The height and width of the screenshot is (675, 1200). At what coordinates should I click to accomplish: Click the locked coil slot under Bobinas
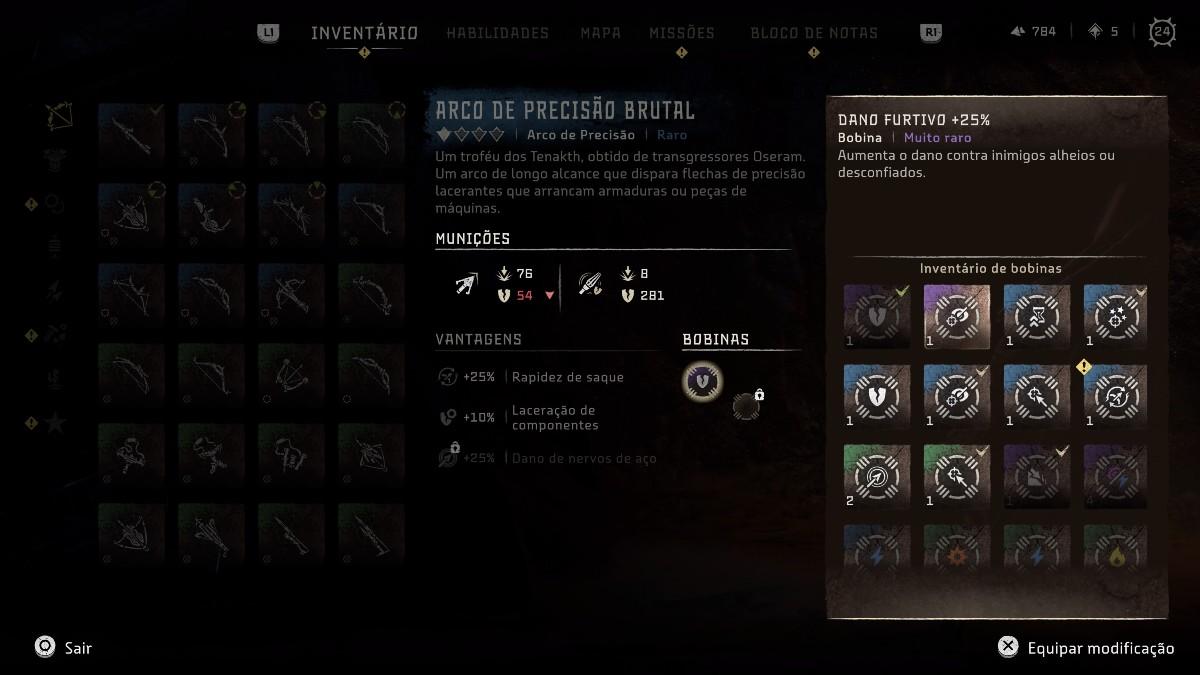(746, 405)
